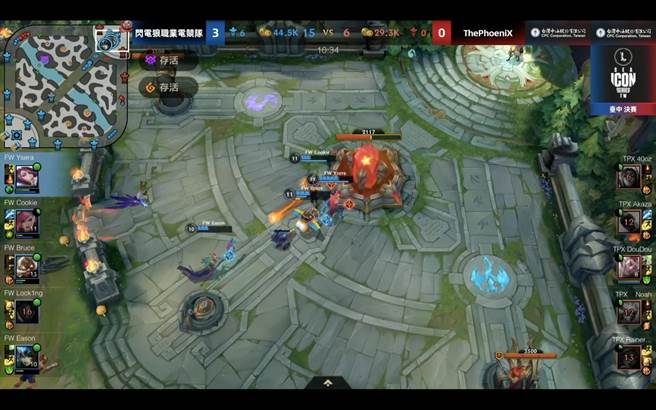The image size is (656, 410).
Task: Click the minimap in the corner
Action: point(60,85)
